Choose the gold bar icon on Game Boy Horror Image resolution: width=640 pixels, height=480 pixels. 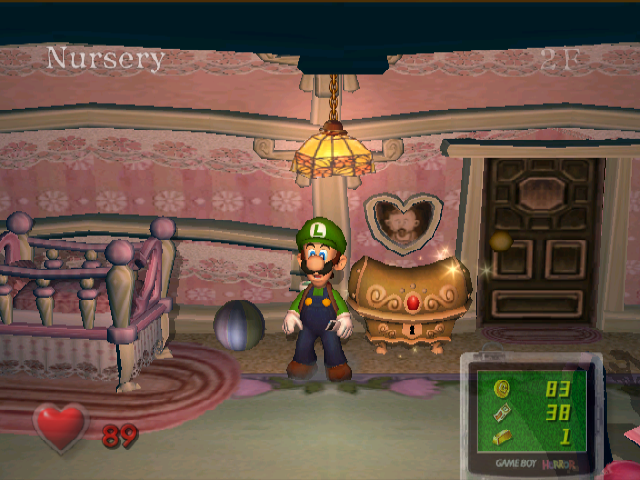point(501,435)
